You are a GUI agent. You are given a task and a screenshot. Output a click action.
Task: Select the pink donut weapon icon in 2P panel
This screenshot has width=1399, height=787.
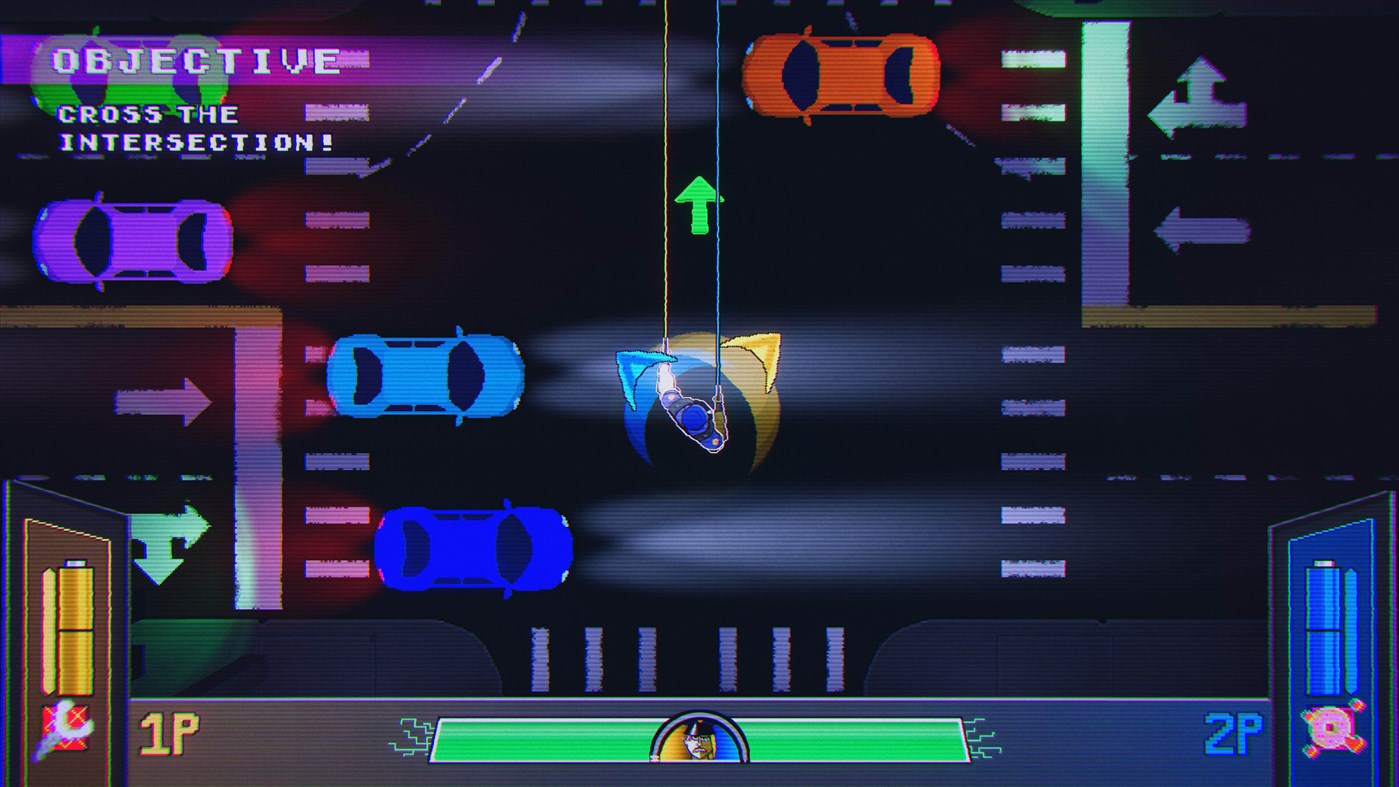(1332, 727)
